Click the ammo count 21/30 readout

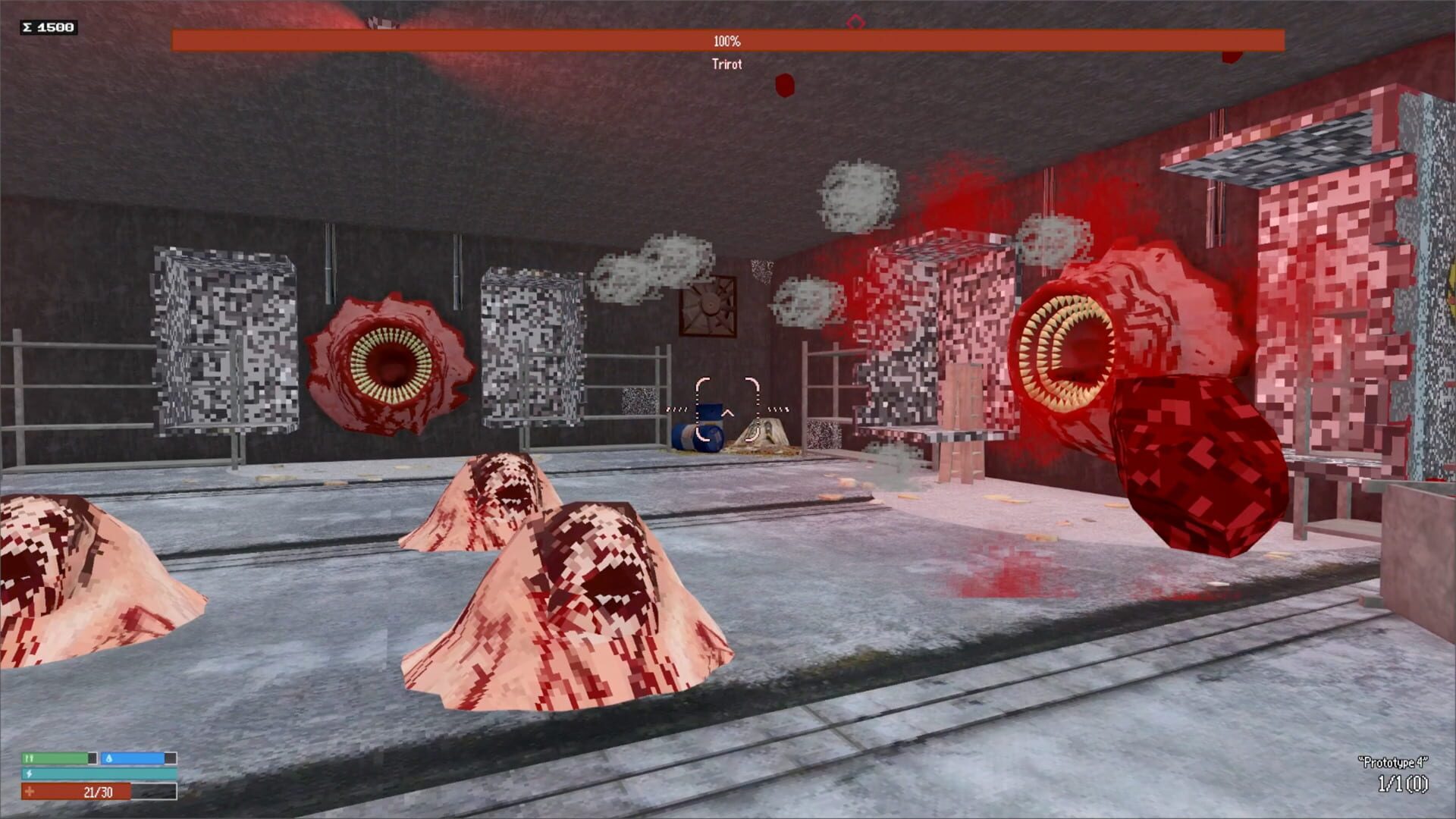pos(97,792)
